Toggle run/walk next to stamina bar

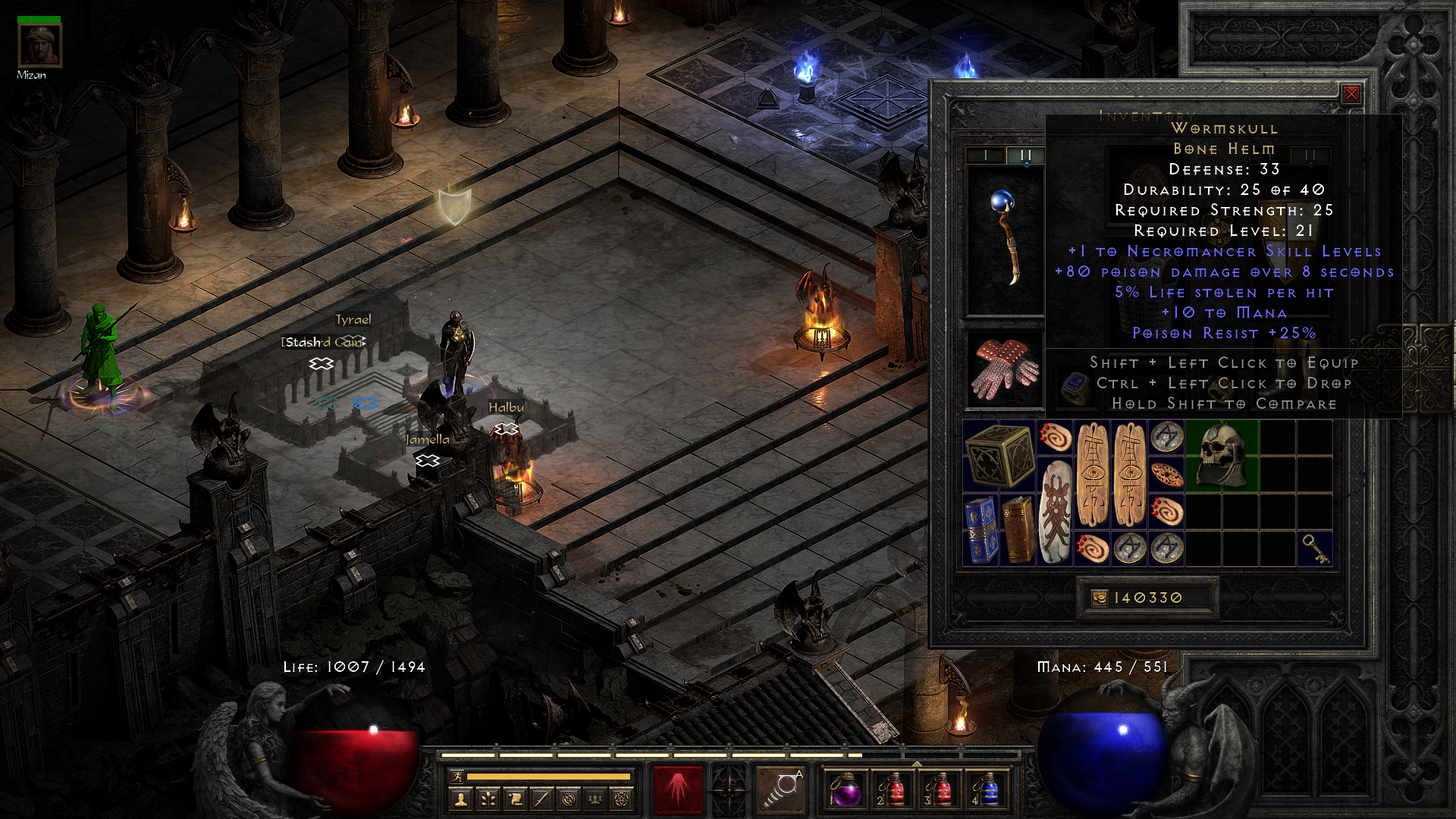click(x=458, y=777)
